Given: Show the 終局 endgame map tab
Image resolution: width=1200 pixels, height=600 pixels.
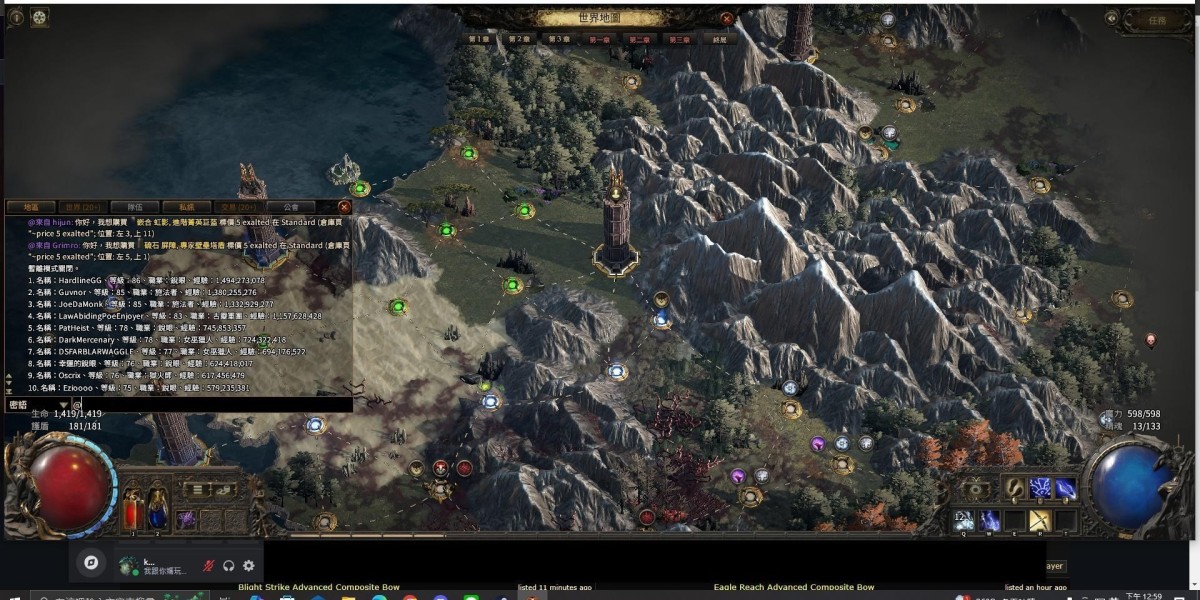Looking at the screenshot, I should coord(720,39).
